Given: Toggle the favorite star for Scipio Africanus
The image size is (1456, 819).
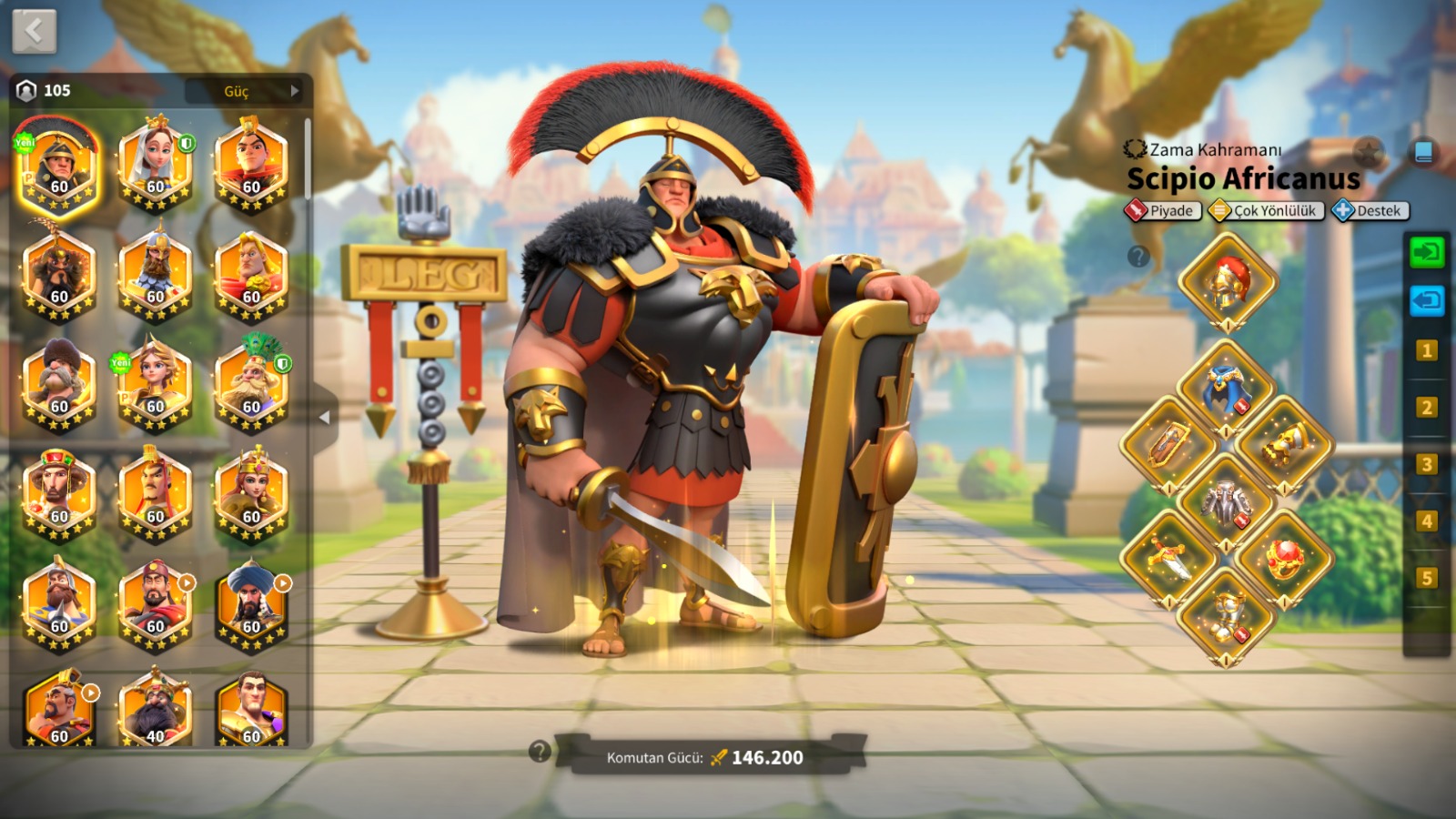Looking at the screenshot, I should pos(1367,151).
